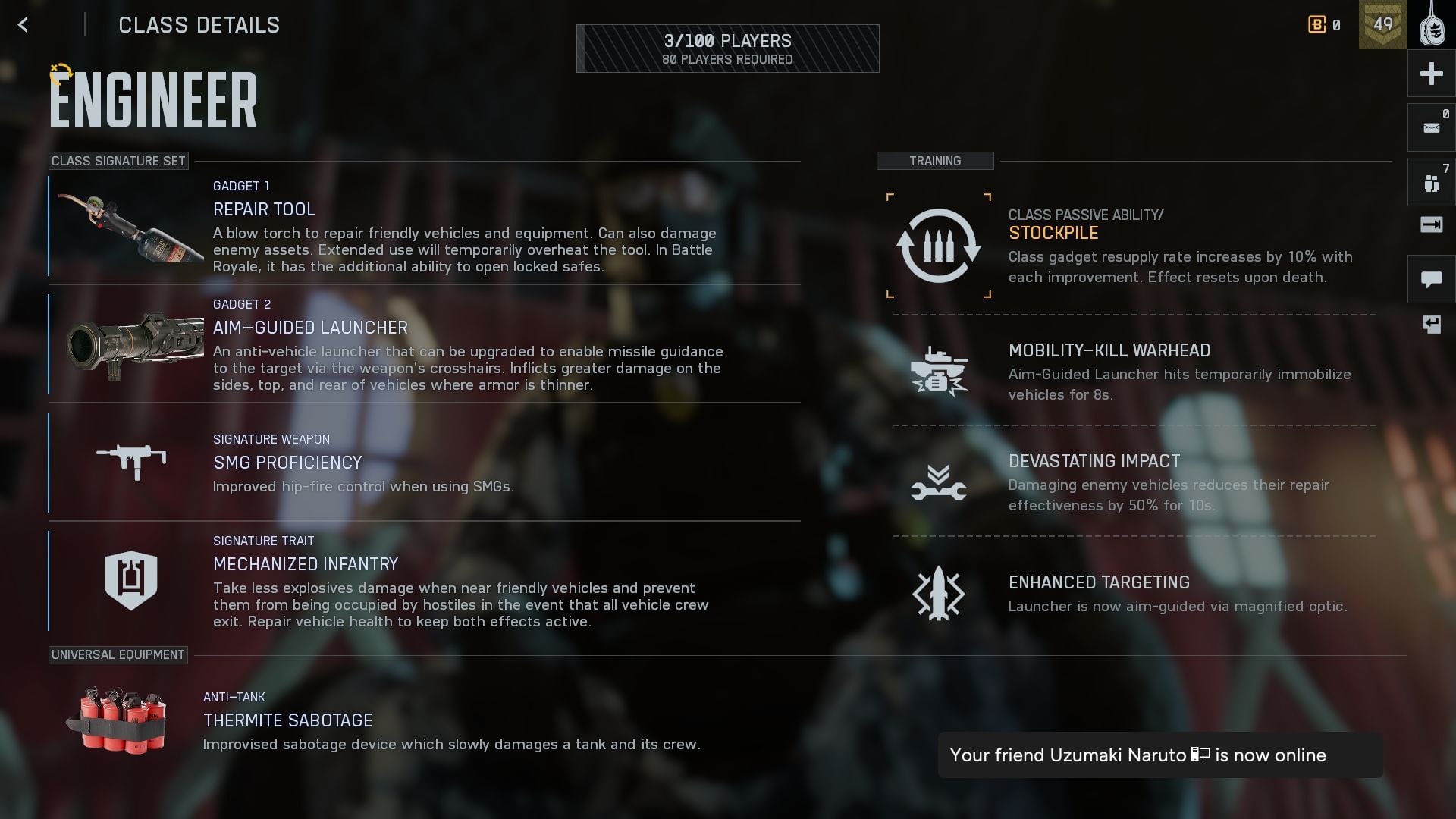Viewport: 1456px width, 819px height.
Task: Click the rank 49 progression badge
Action: (x=1383, y=25)
